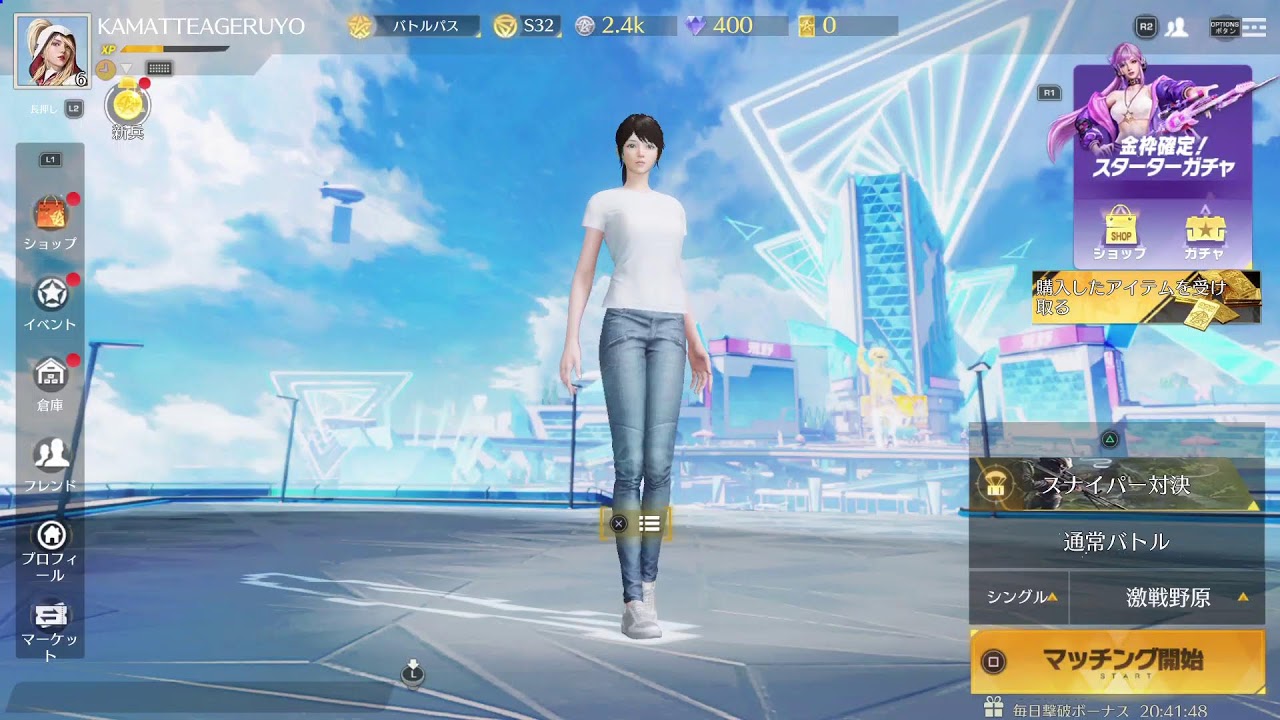The width and height of the screenshot is (1280, 720).
Task: Start matchmaking with マッチング開始 button
Action: pos(1117,661)
